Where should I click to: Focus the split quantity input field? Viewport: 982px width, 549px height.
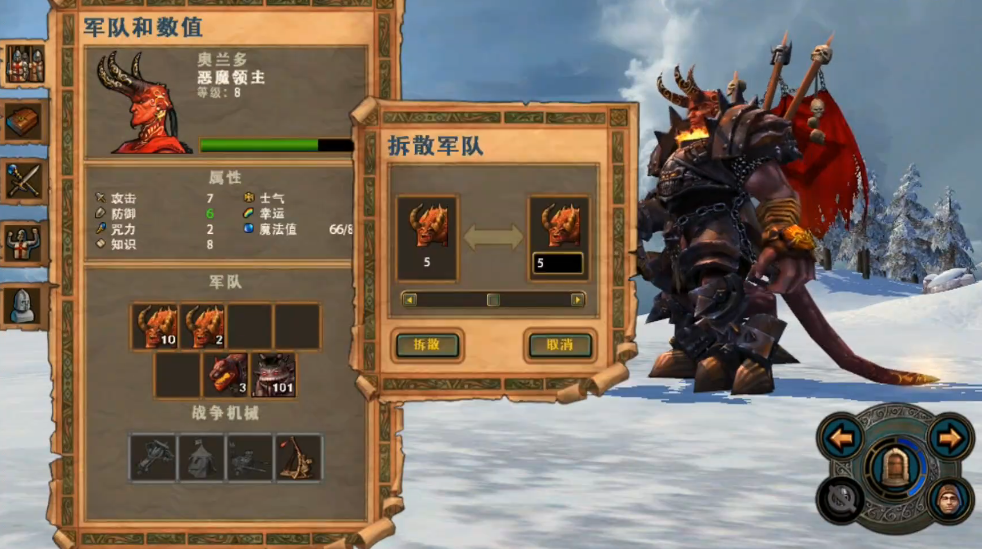point(558,264)
